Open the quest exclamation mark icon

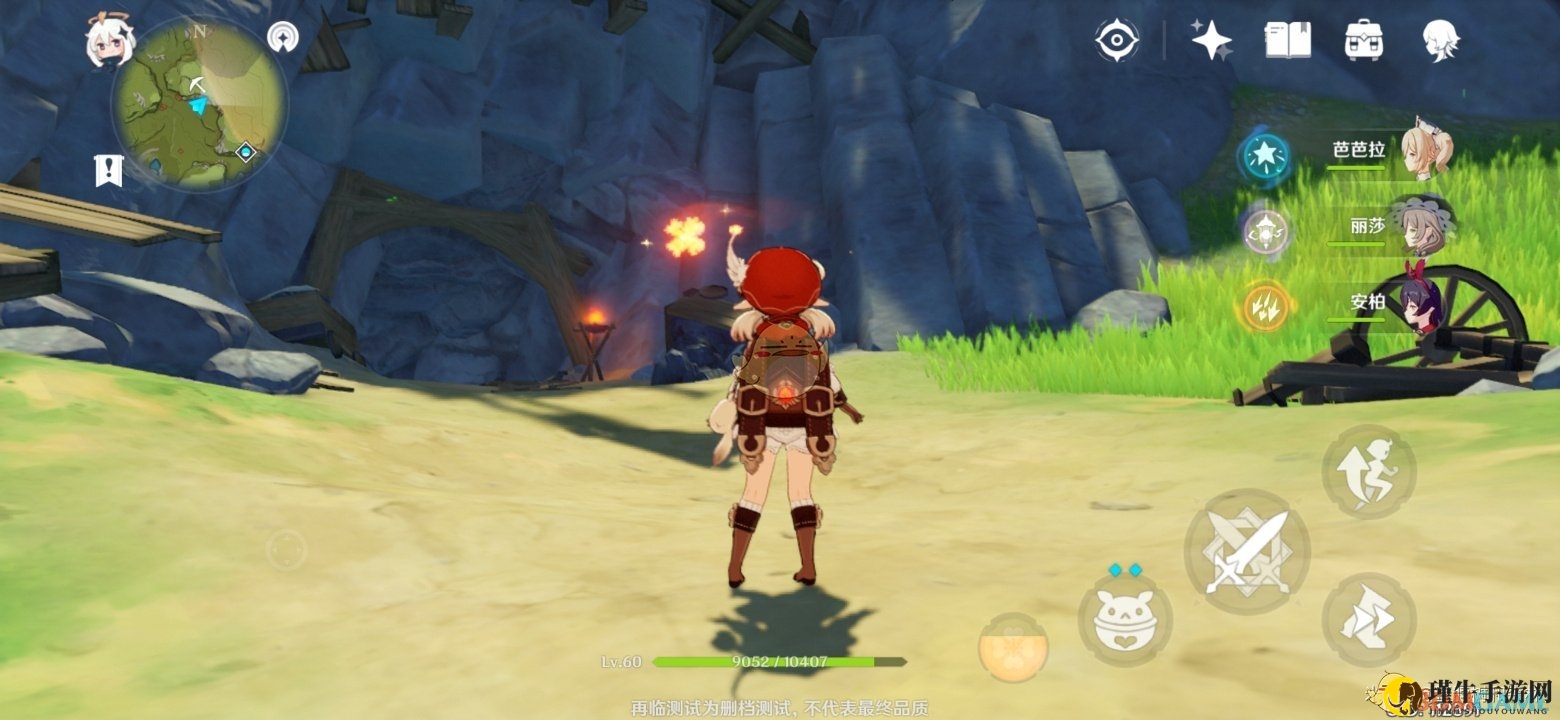coord(108,170)
